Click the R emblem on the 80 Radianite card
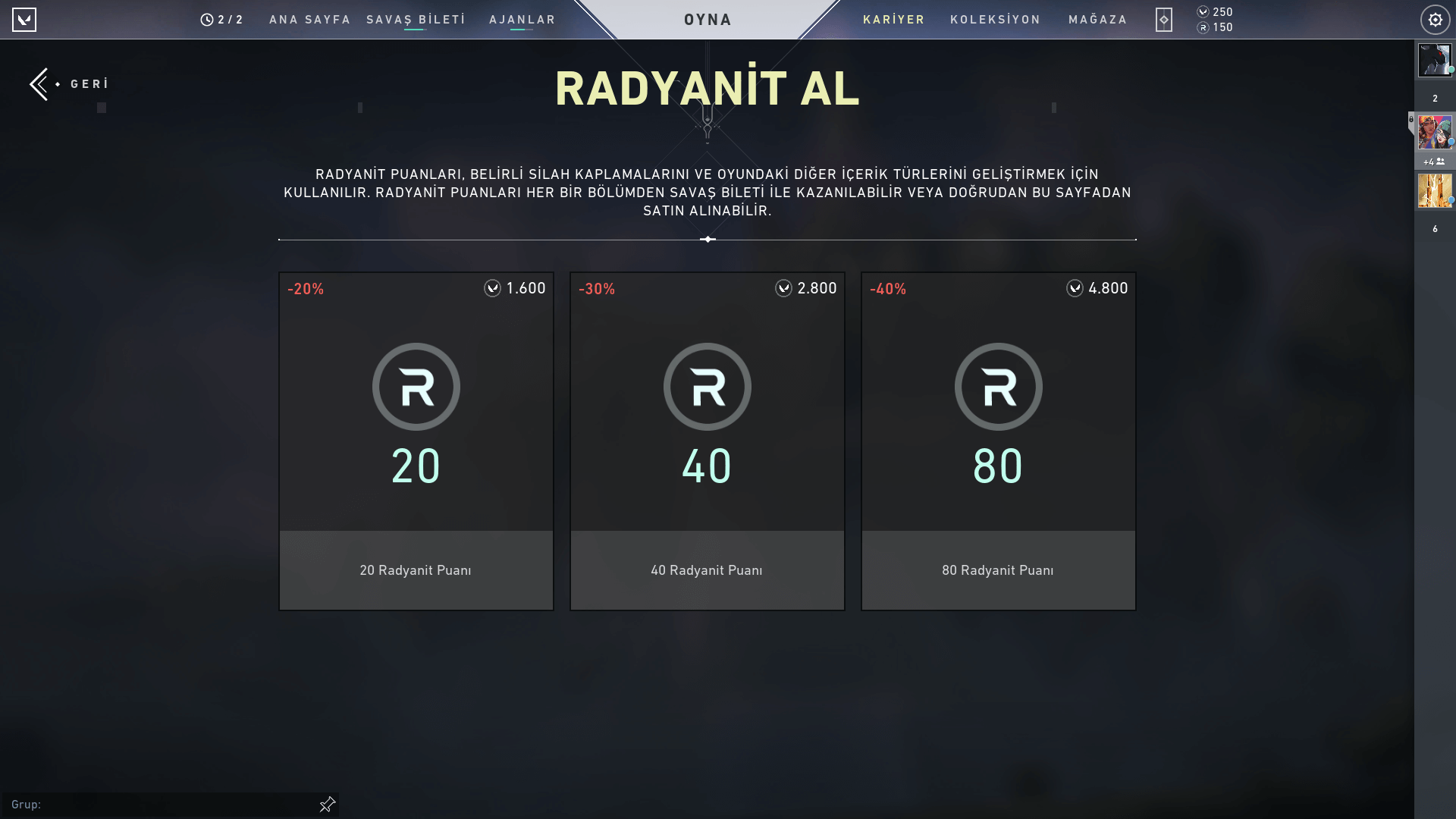The image size is (1456, 819). 998,386
